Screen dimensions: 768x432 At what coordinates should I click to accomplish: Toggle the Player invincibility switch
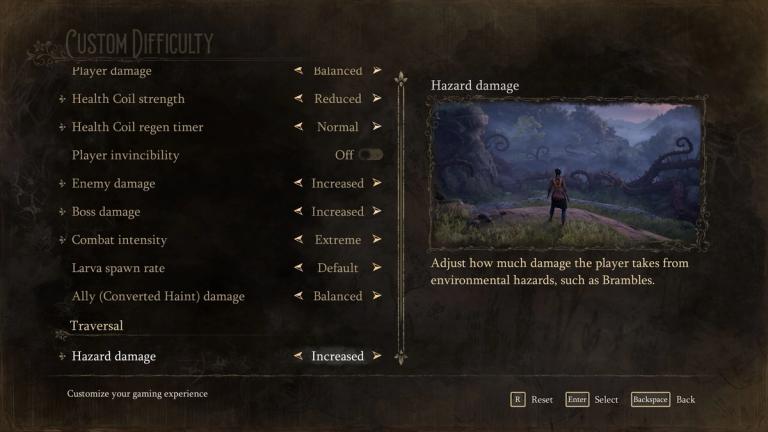point(370,155)
